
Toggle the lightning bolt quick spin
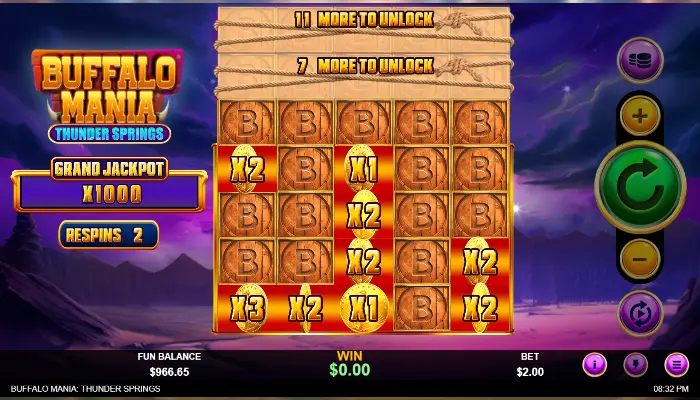tap(635, 364)
